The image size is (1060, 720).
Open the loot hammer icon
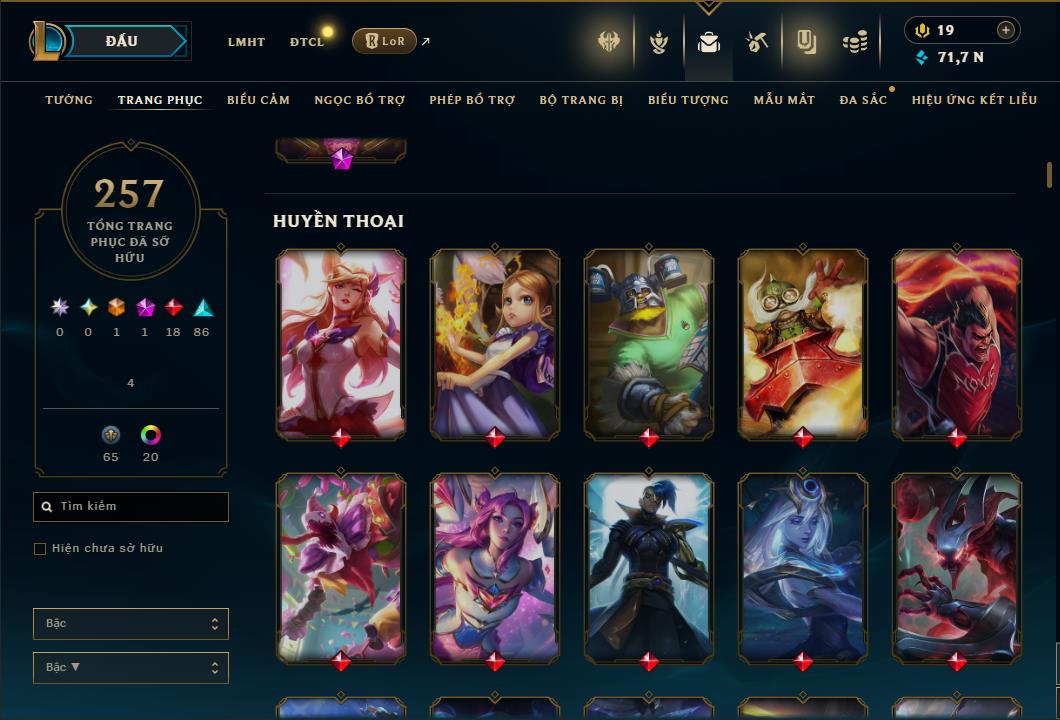click(x=757, y=42)
